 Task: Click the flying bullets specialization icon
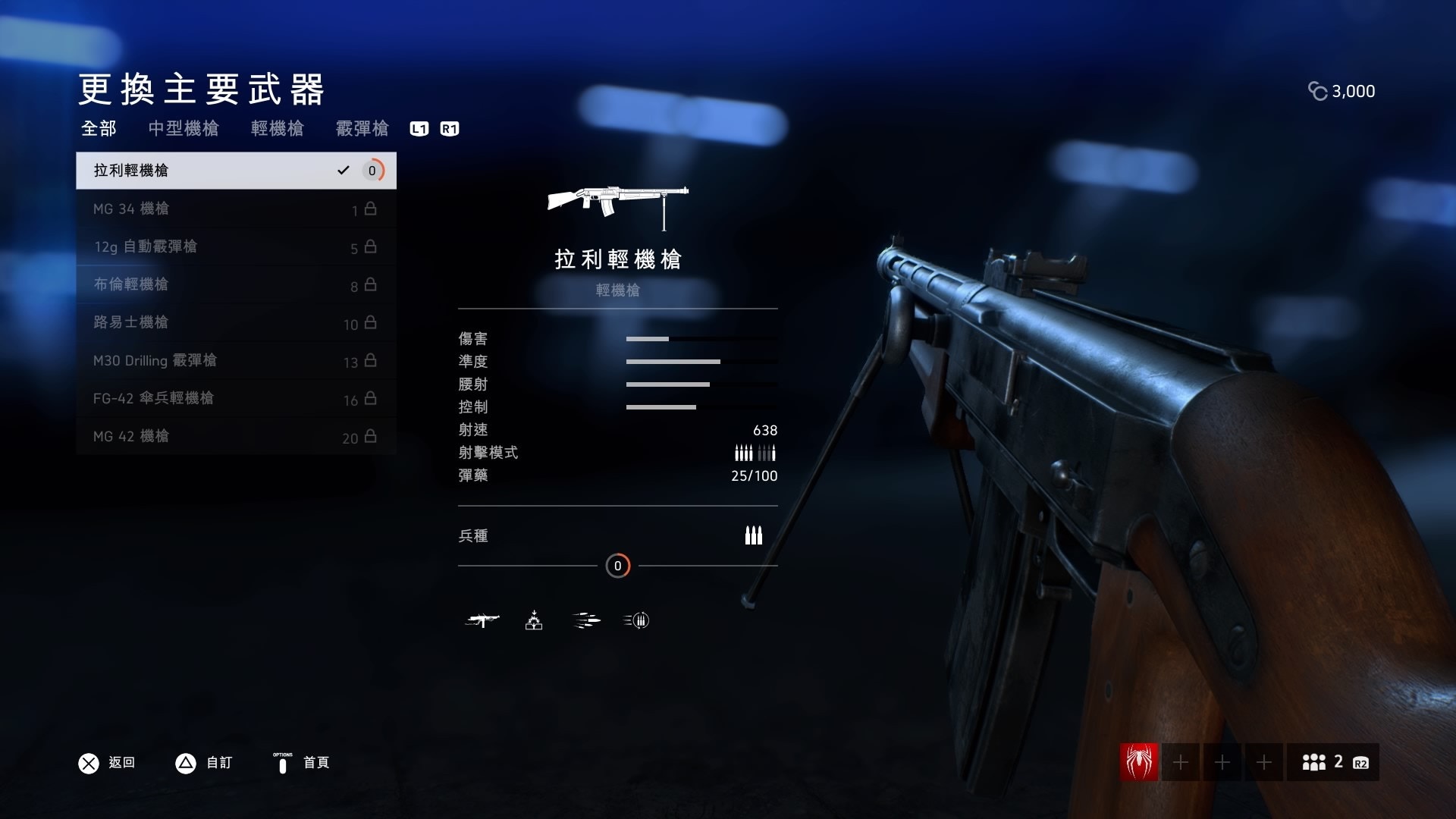[585, 621]
